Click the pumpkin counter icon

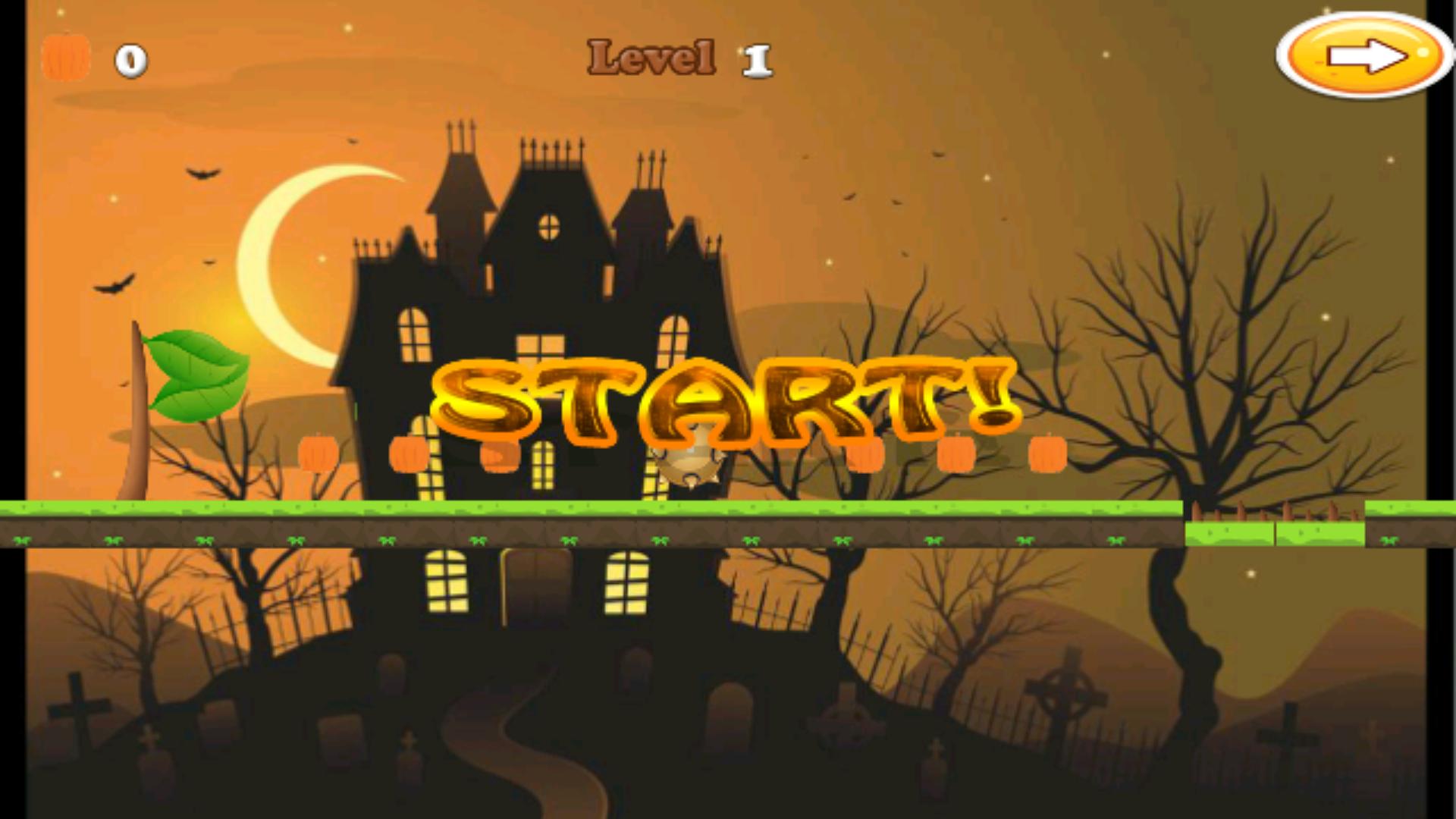65,55
